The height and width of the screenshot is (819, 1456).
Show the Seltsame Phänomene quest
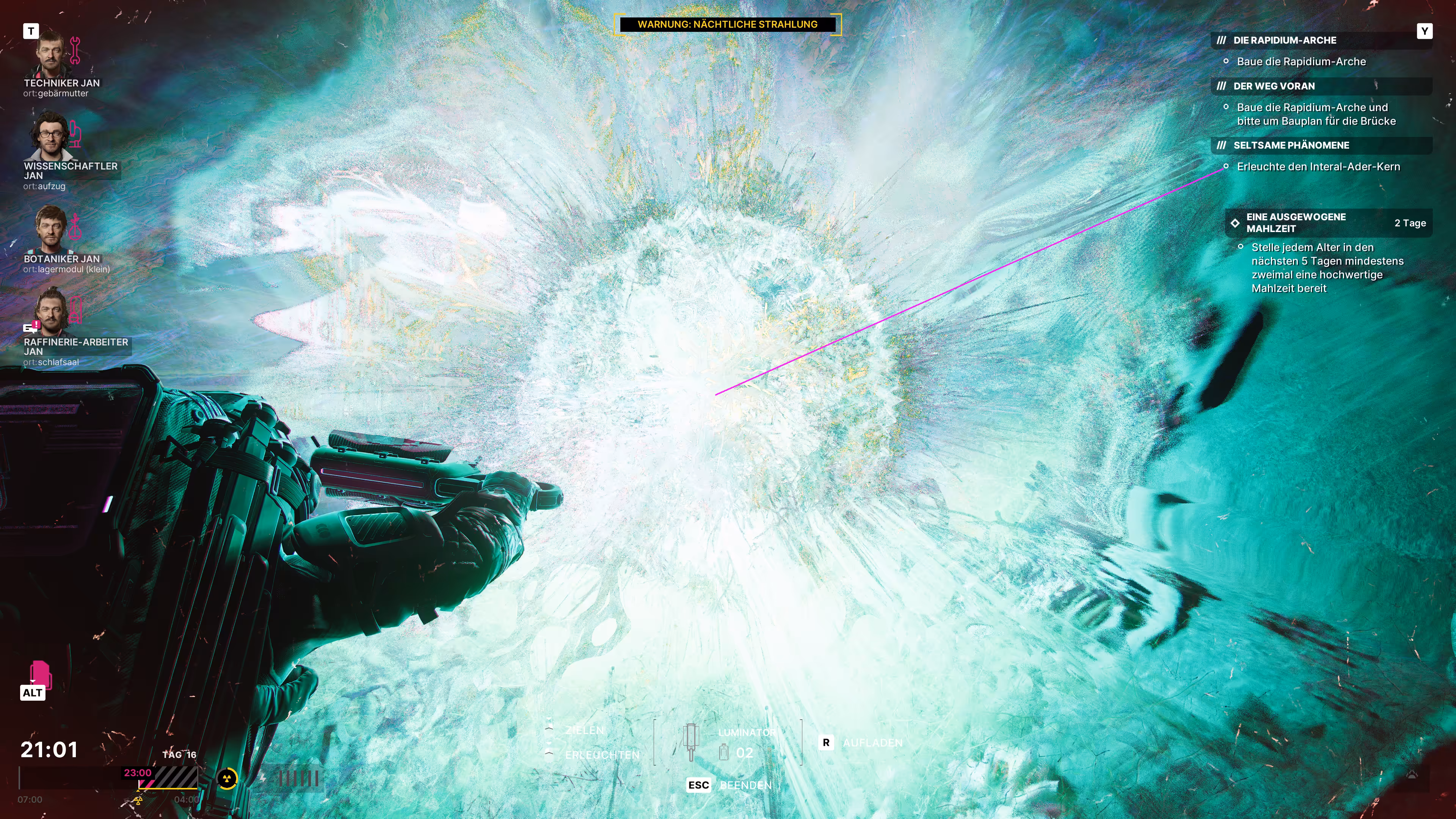point(1291,145)
